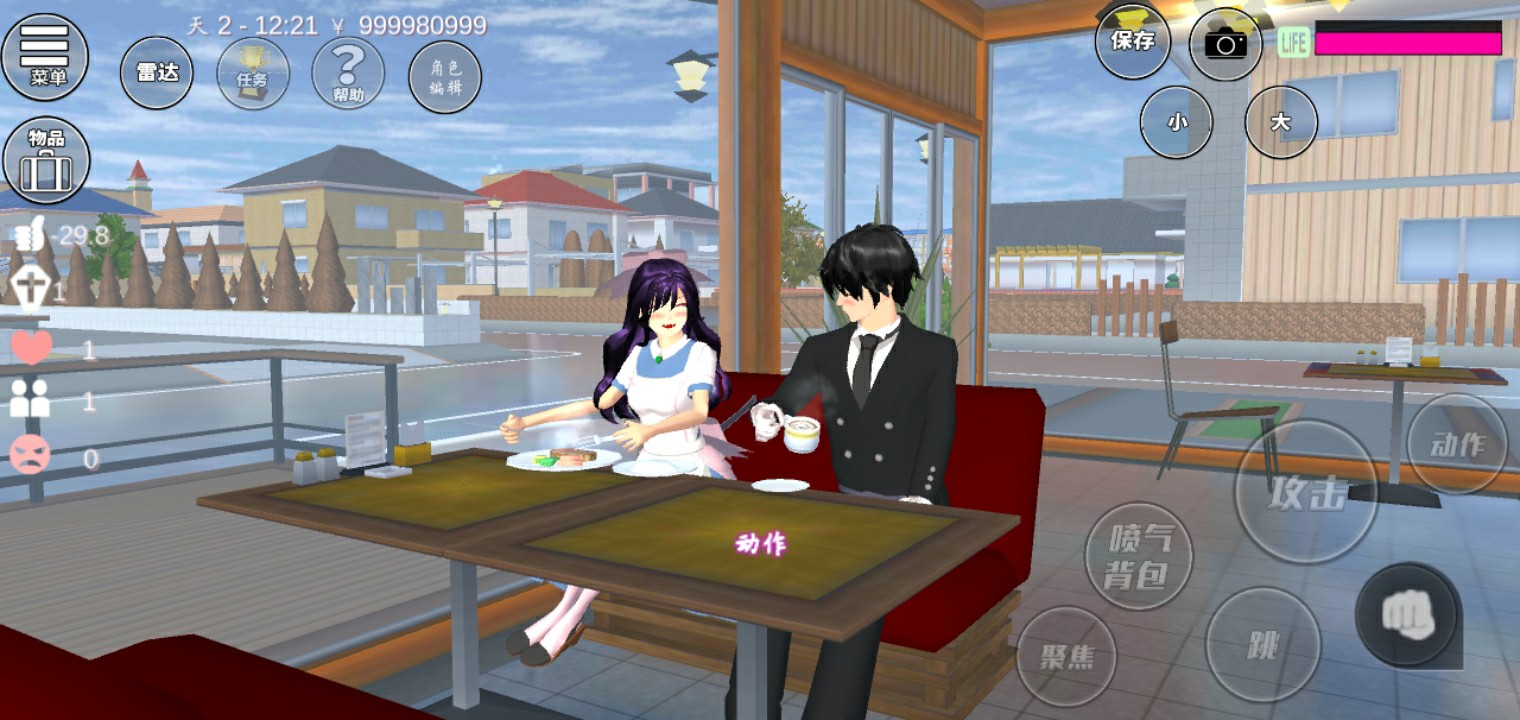
Task: Tap the fist punch icon button
Action: pyautogui.click(x=1408, y=615)
